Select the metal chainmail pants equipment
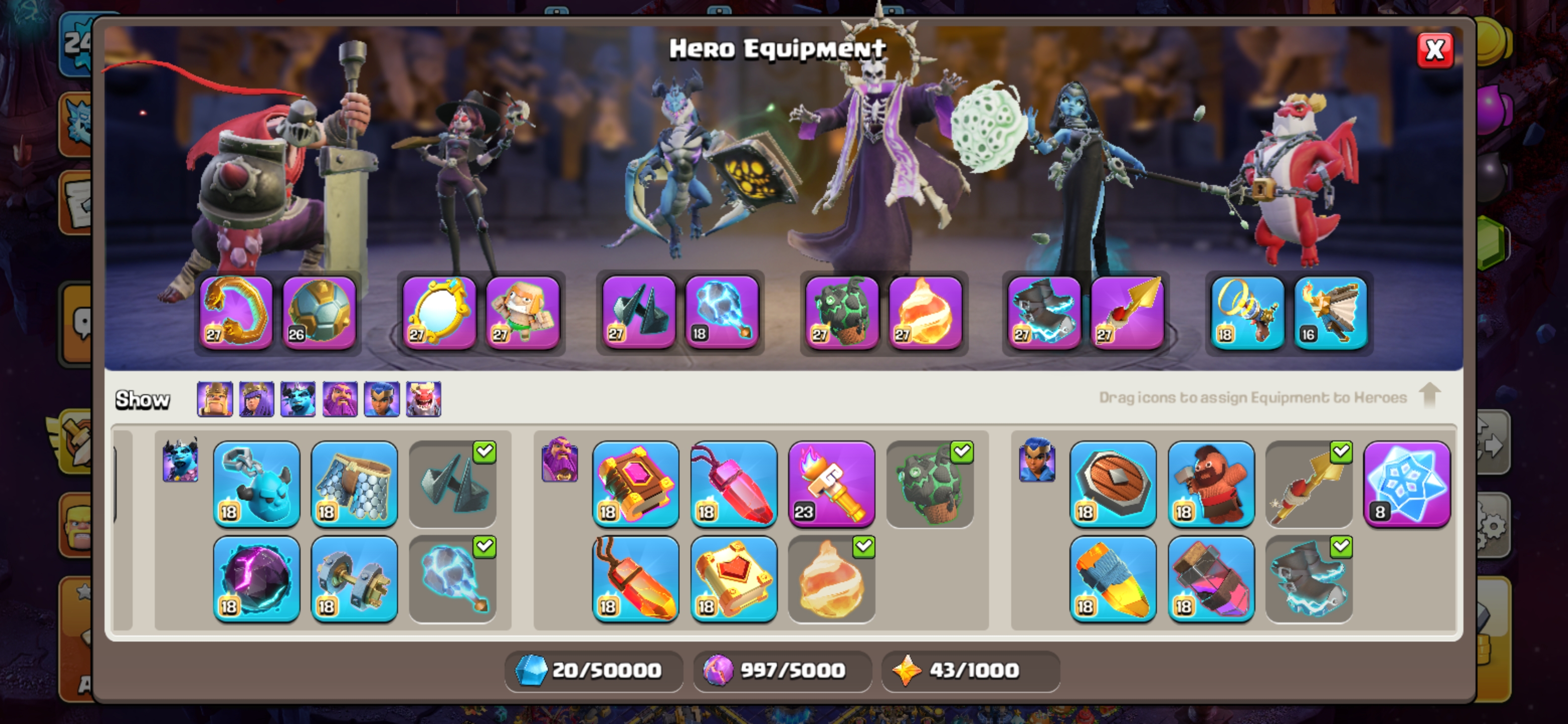Viewport: 1568px width, 724px height. tap(354, 484)
